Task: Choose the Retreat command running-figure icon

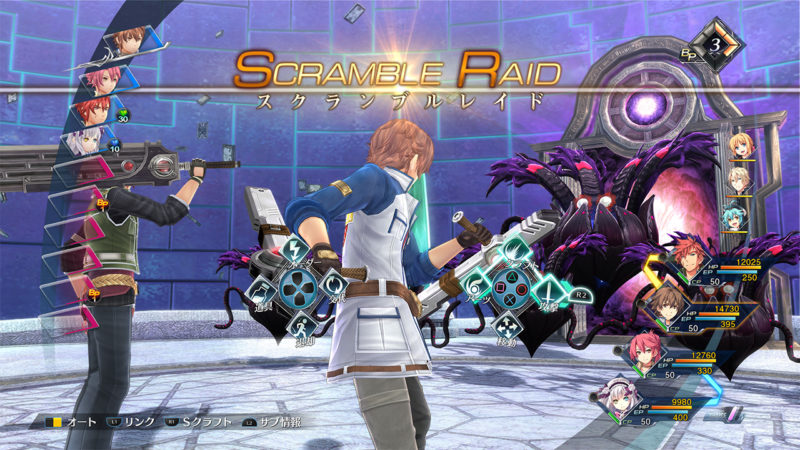Action: coord(296,327)
